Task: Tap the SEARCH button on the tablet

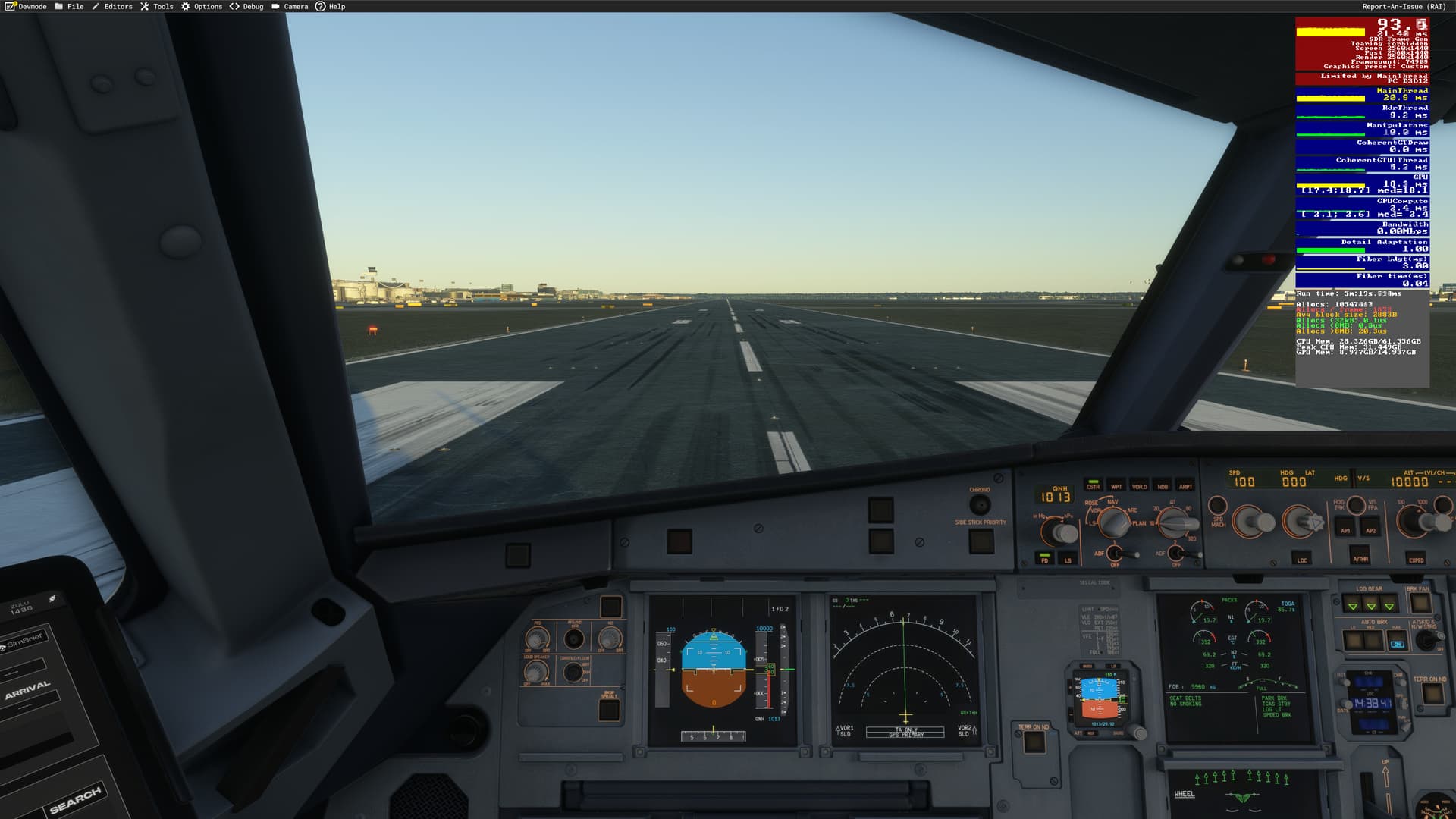Action: pyautogui.click(x=76, y=799)
